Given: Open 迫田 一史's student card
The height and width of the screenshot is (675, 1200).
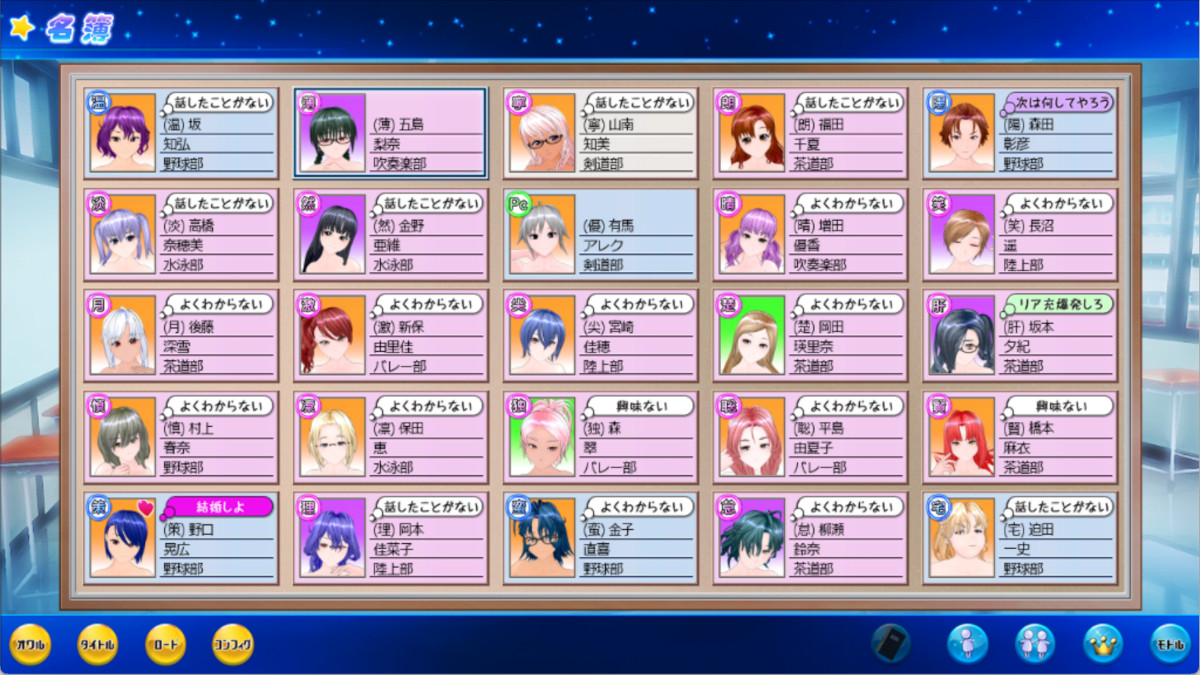Looking at the screenshot, I should (x=1020, y=537).
